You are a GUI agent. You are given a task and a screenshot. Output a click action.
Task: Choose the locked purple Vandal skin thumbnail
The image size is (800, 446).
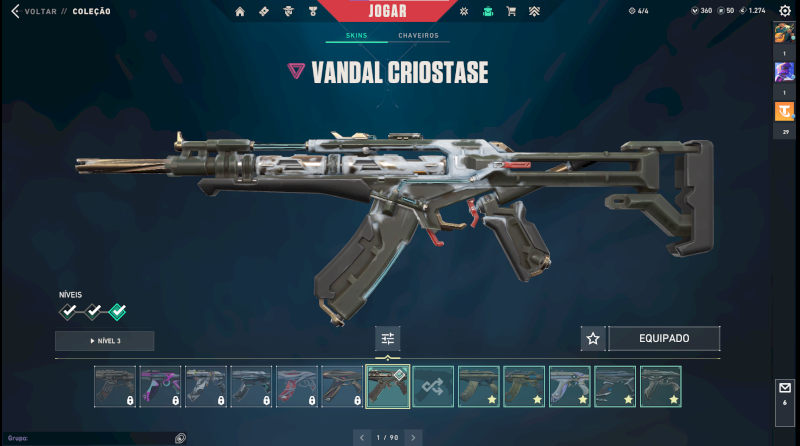160,386
